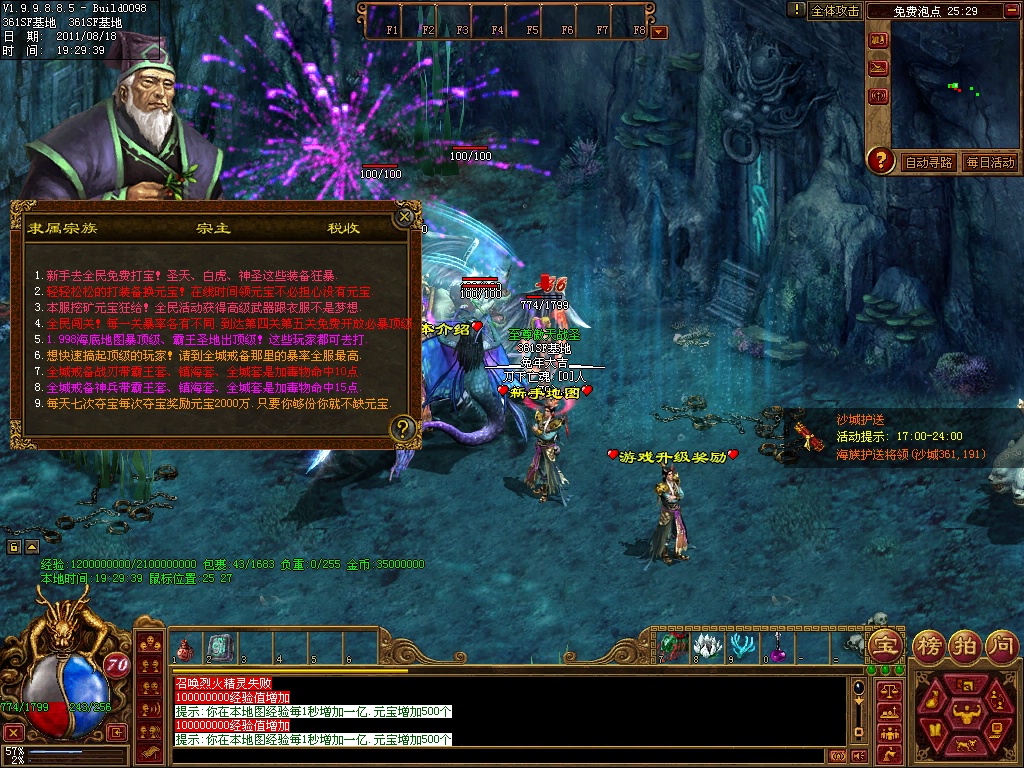This screenshot has width=1024, height=768.
Task: Use the teal rune stone in slot 2
Action: point(219,648)
